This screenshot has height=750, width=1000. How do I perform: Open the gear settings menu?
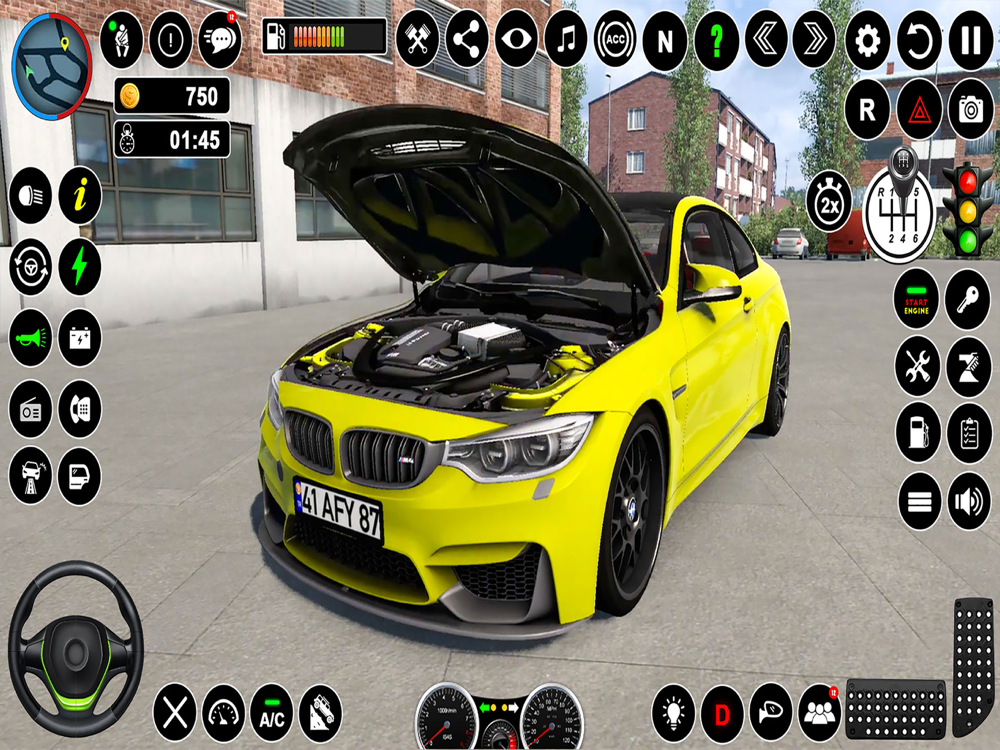(867, 41)
